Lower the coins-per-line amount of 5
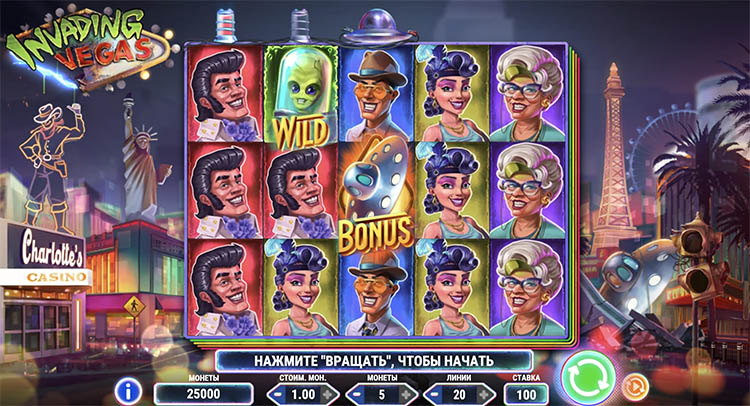Image resolution: width=750 pixels, height=406 pixels. click(353, 394)
